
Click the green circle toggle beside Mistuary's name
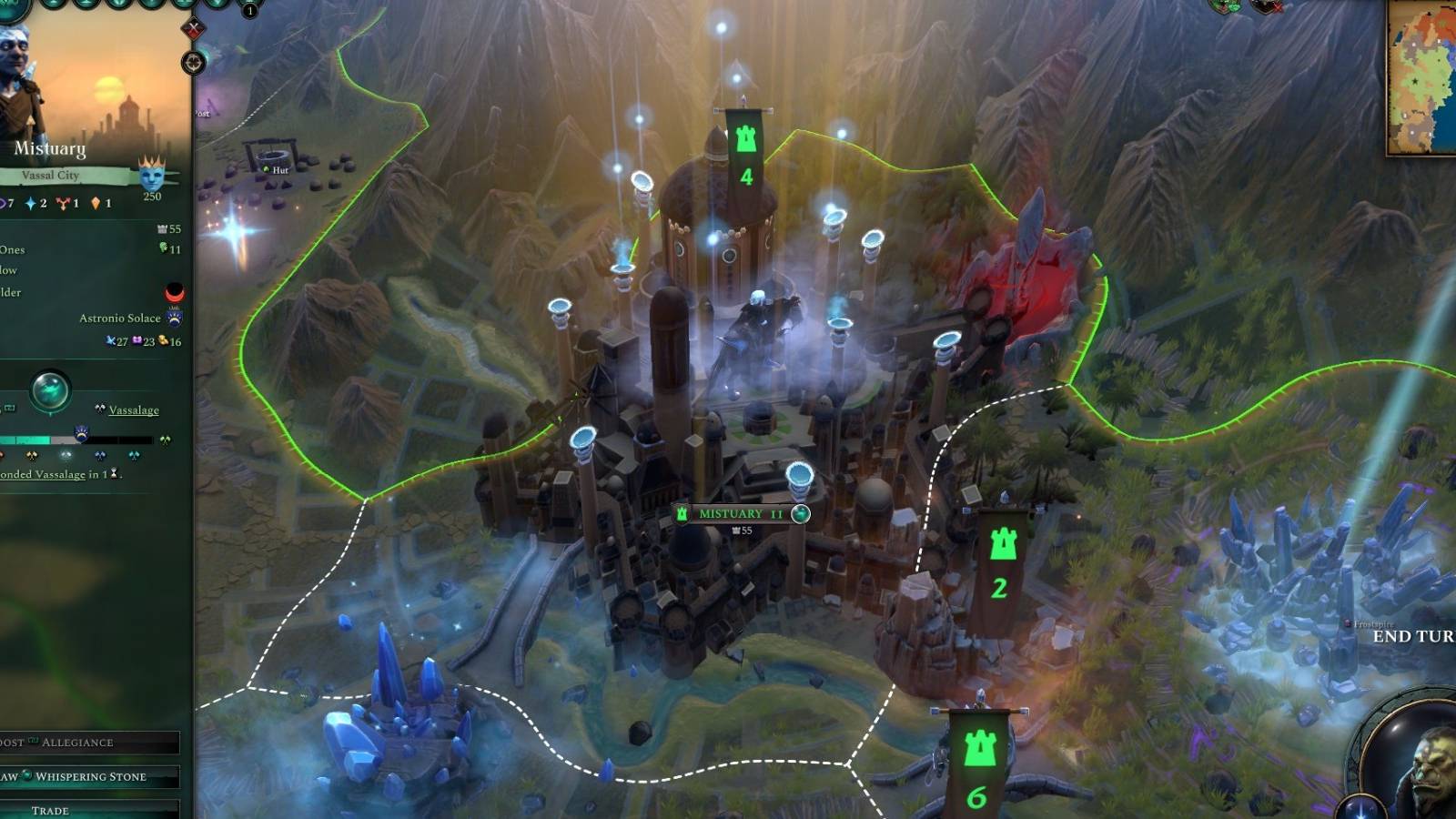coord(799,513)
